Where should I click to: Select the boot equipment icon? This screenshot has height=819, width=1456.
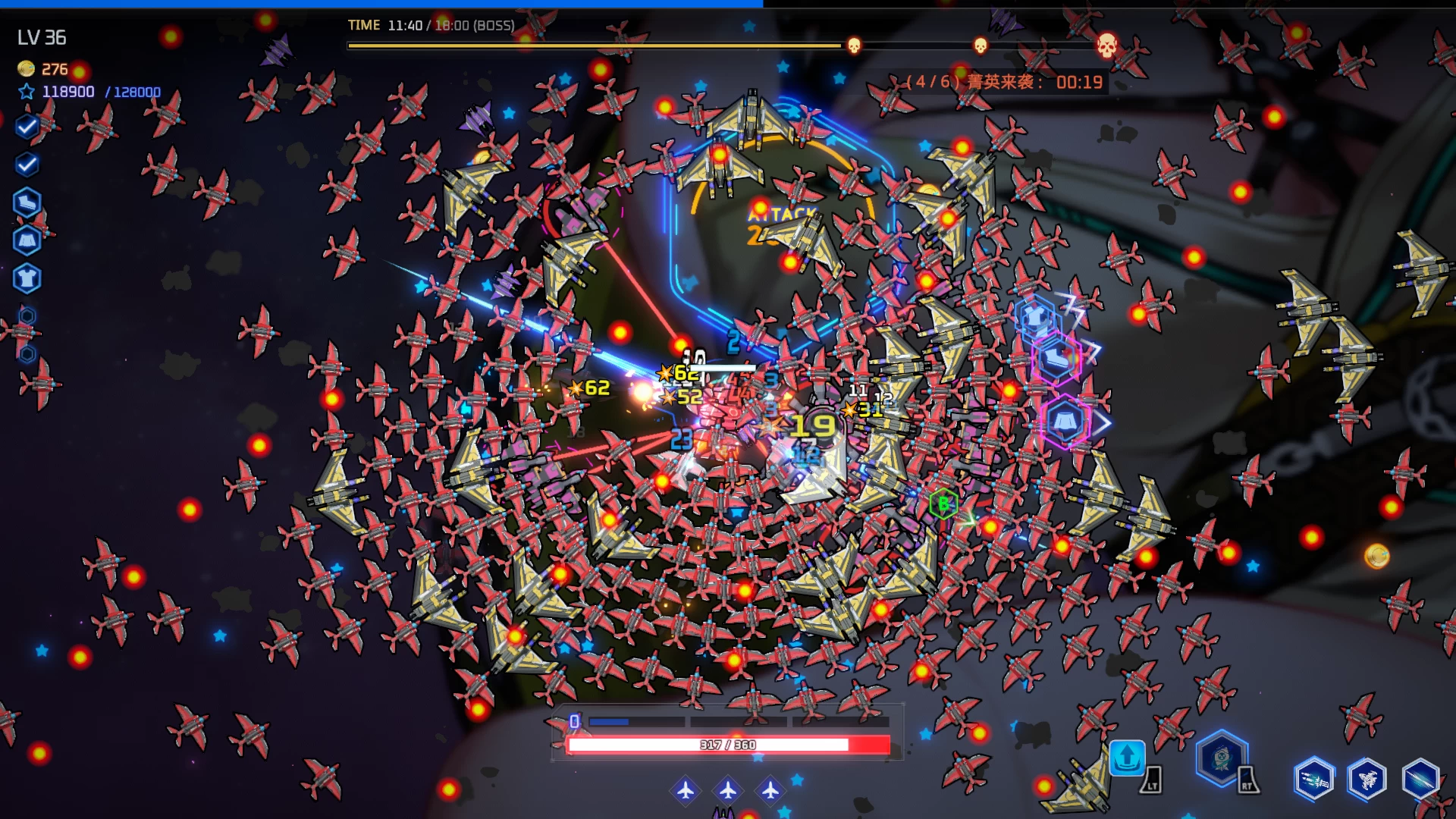27,202
